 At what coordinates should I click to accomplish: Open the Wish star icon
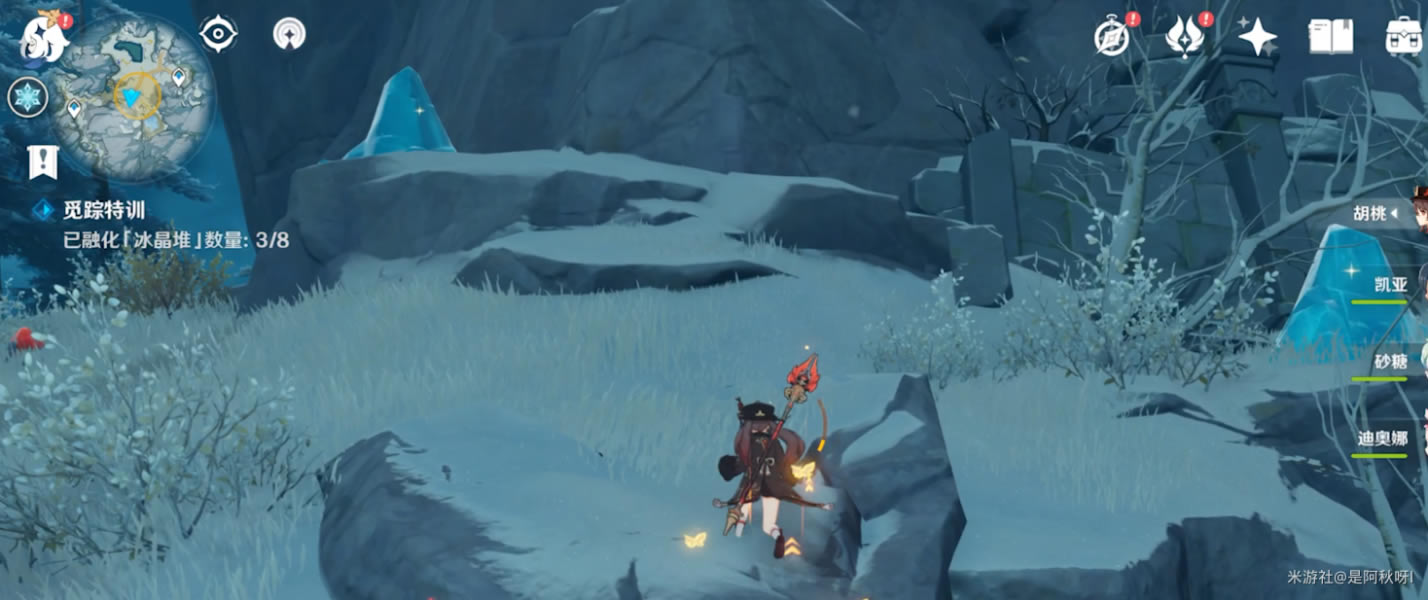[1257, 38]
